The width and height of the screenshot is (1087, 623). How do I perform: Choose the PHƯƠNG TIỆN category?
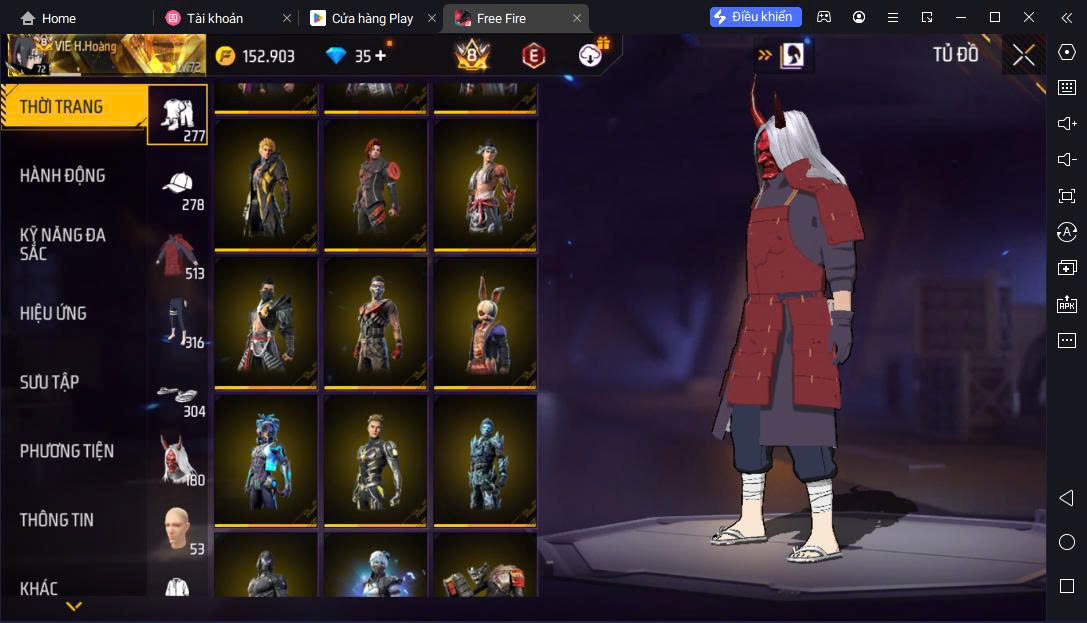click(67, 451)
